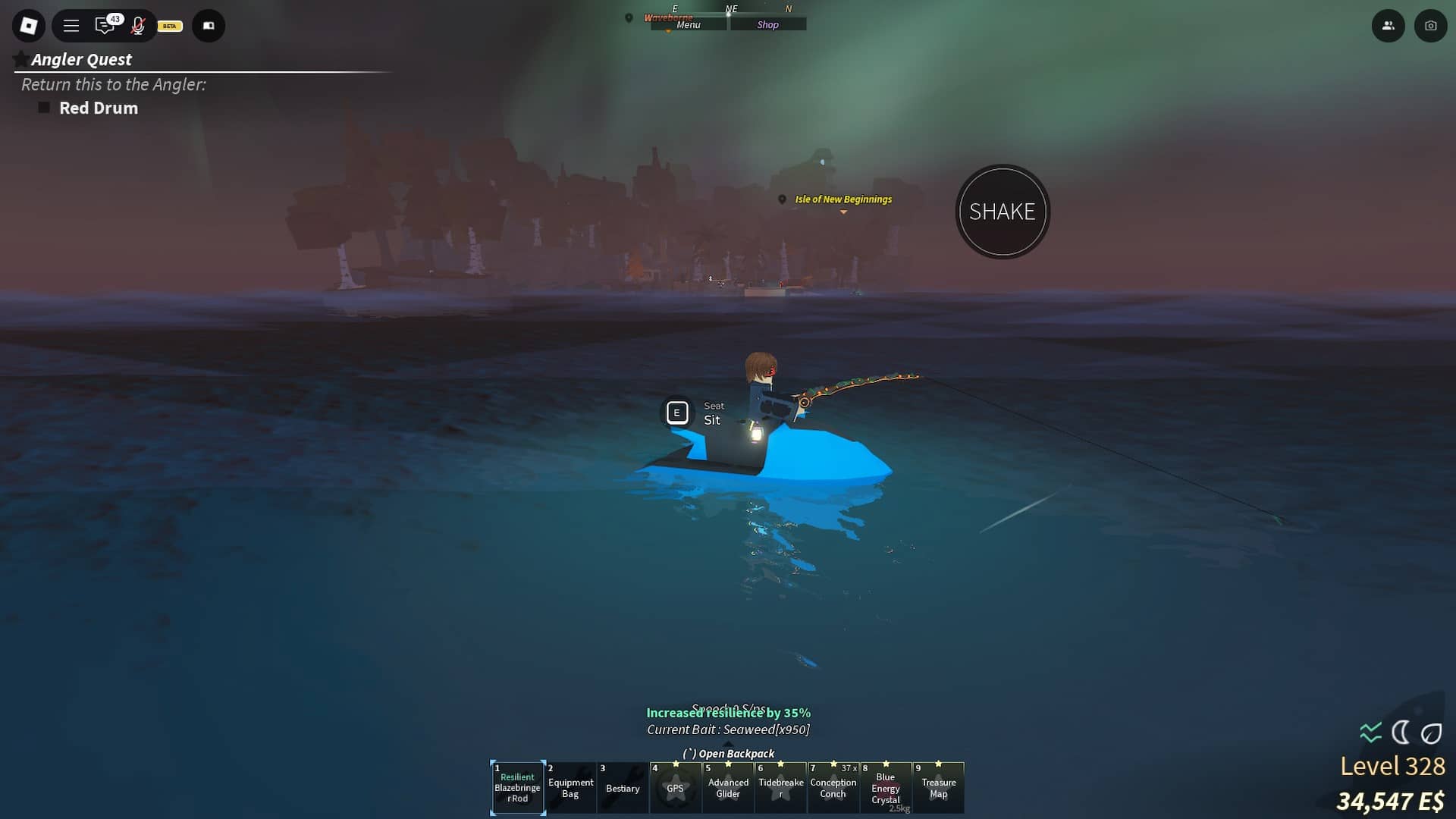Select the Resilient Blazebringer Rod in slot 1
Image resolution: width=1456 pixels, height=819 pixels.
(x=518, y=788)
